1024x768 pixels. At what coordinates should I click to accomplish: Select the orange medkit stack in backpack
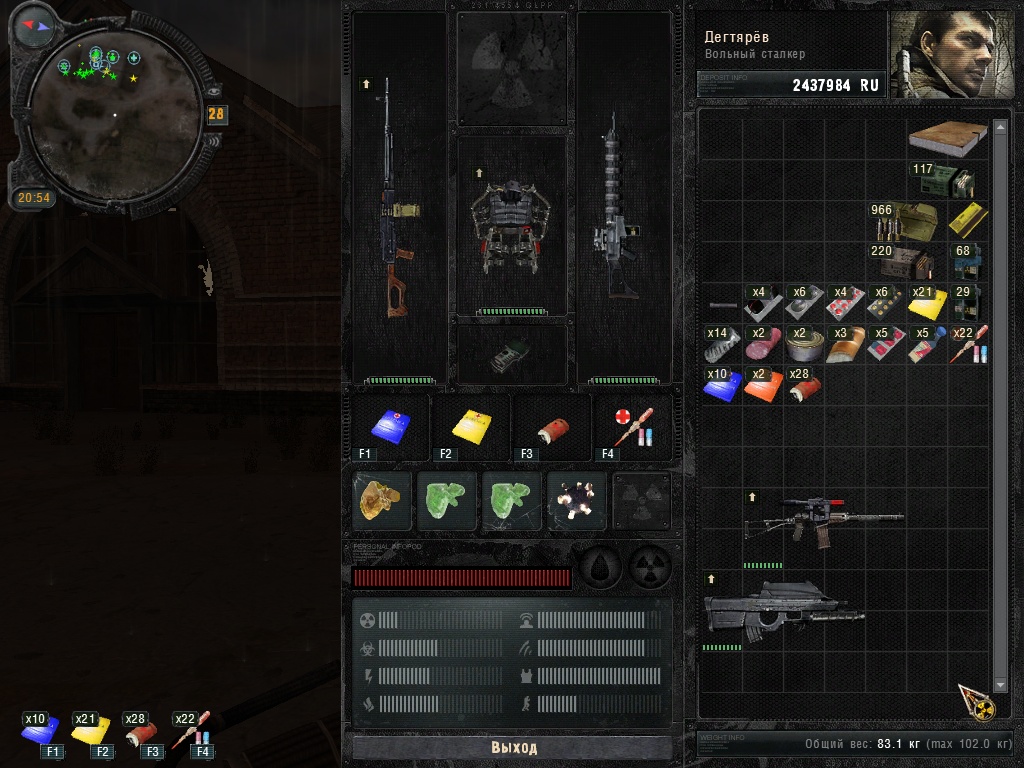coord(764,385)
